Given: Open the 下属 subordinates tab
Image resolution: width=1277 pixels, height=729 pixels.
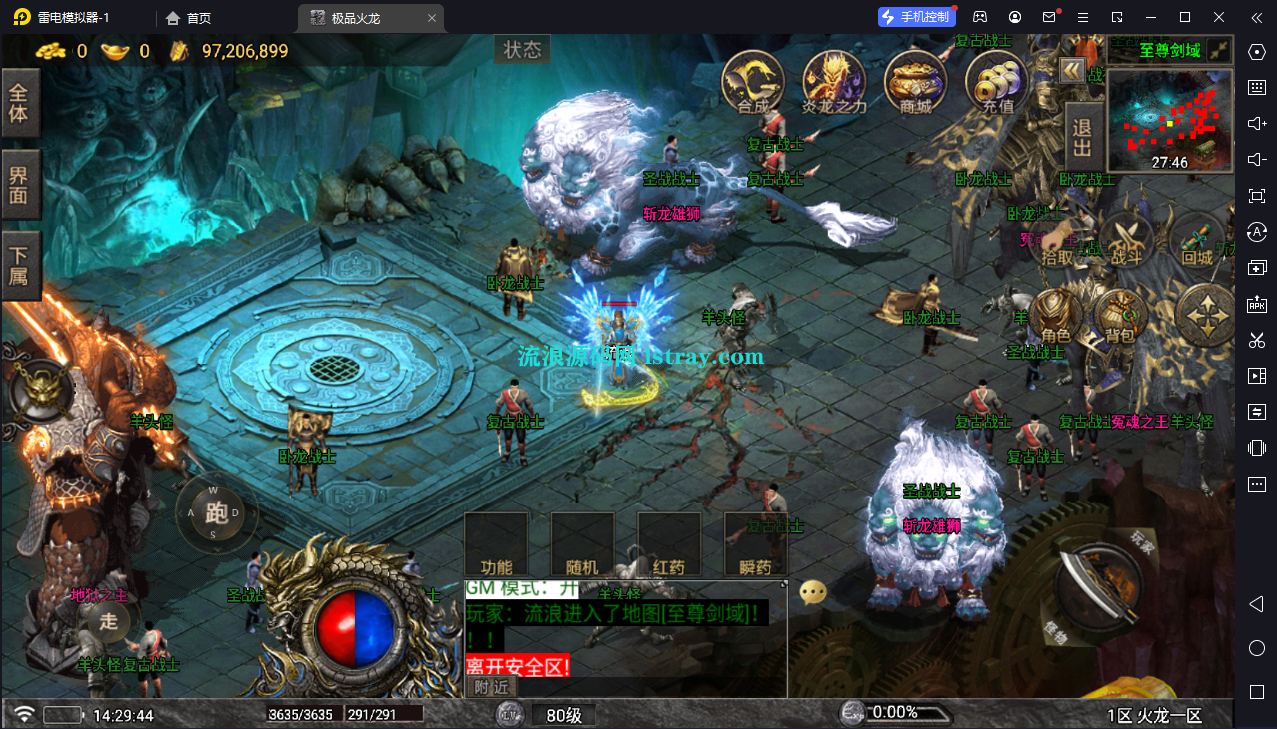Looking at the screenshot, I should (20, 265).
